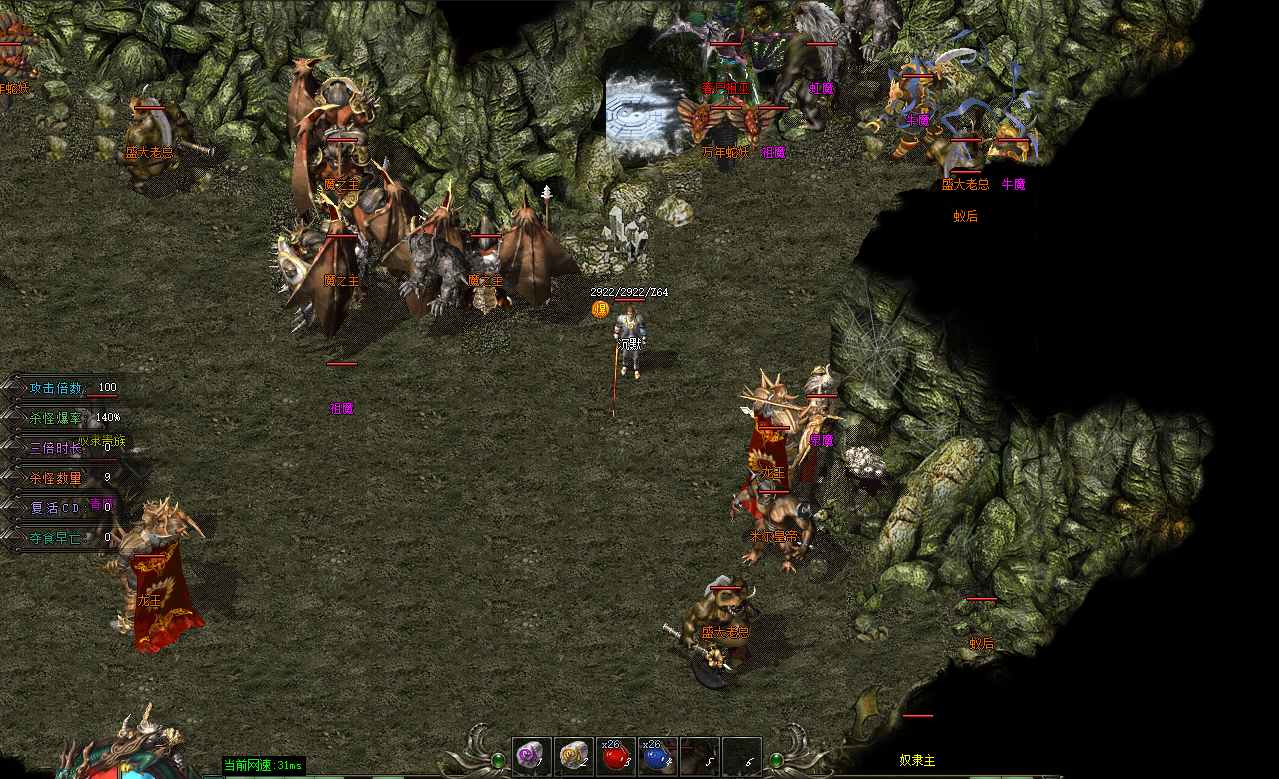Drink the red health potion
Viewport: 1279px width, 779px height.
615,757
